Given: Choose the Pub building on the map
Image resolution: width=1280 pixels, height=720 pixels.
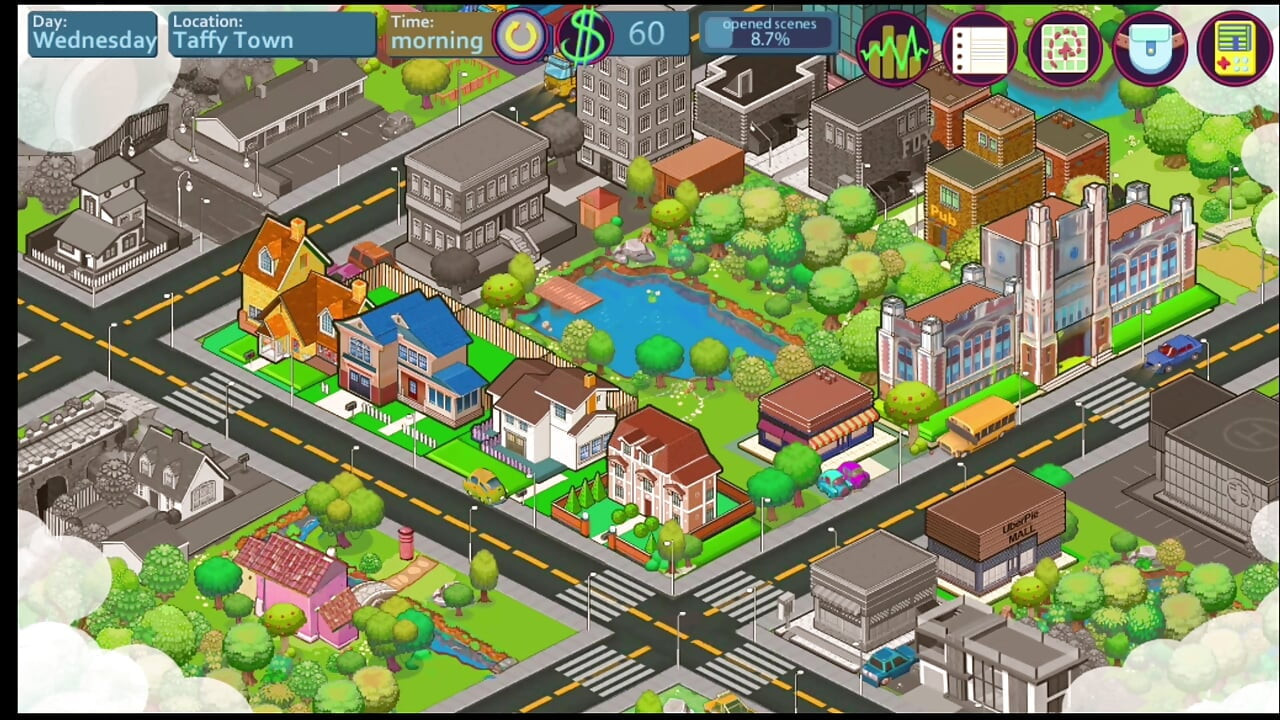Looking at the screenshot, I should [x=968, y=198].
